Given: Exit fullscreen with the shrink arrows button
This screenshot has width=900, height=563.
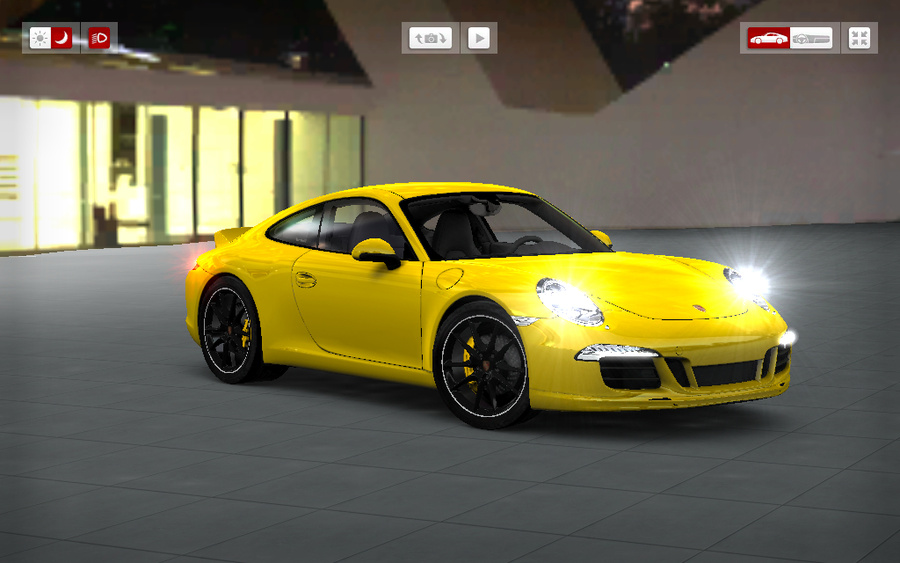Looking at the screenshot, I should coord(859,38).
